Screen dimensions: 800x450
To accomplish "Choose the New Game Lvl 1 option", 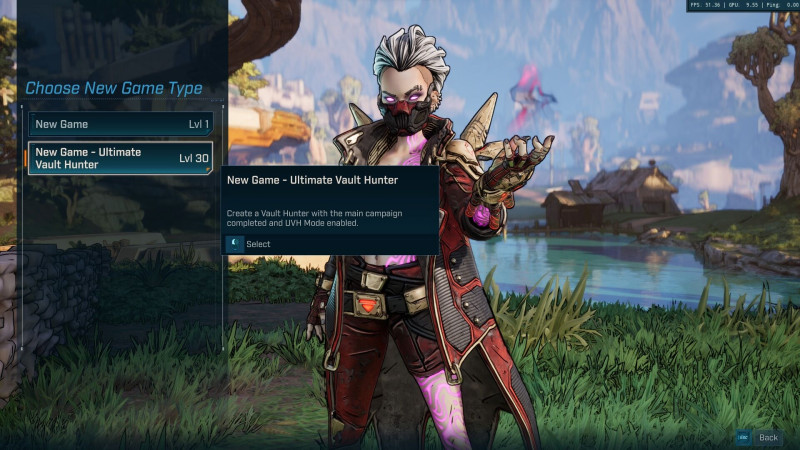I will tap(120, 124).
